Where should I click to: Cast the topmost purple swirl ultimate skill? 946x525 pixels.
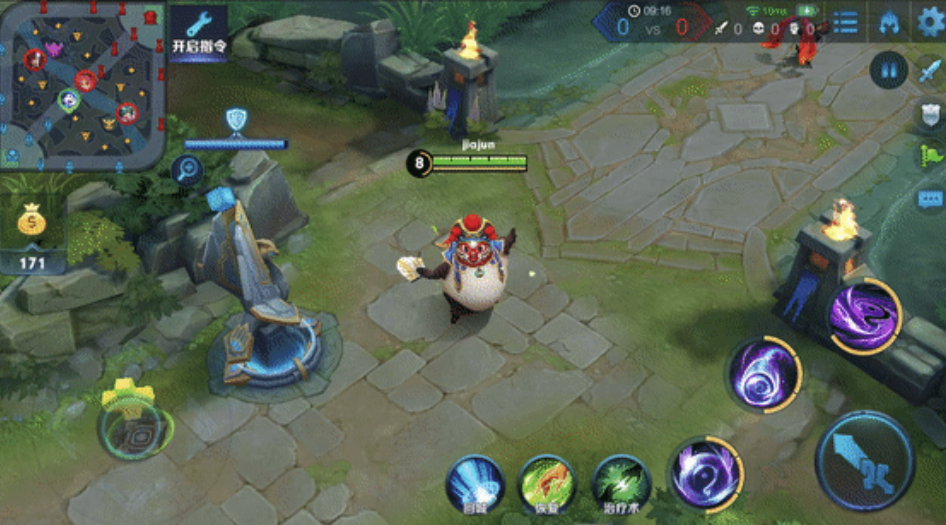tap(863, 315)
